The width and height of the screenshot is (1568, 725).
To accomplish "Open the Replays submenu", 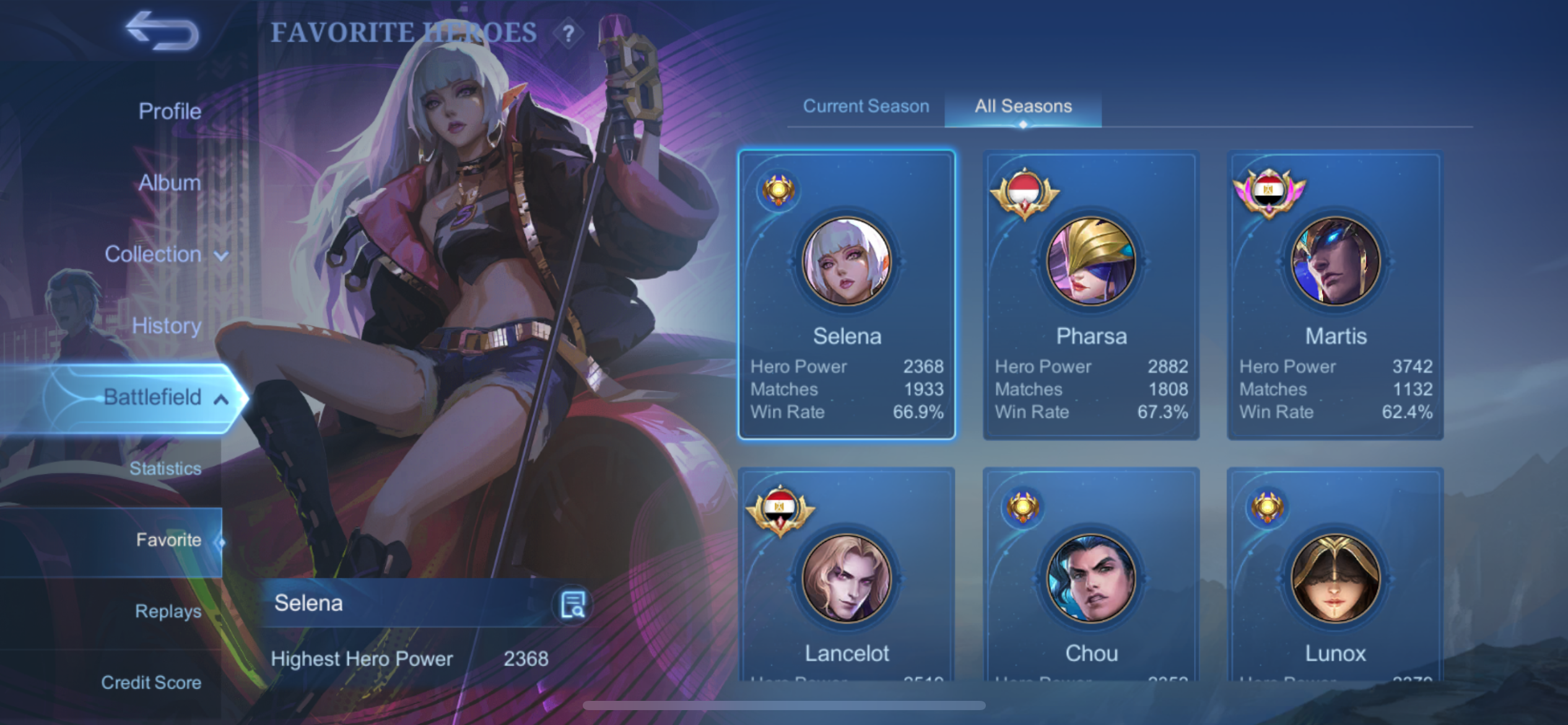I will (x=168, y=611).
